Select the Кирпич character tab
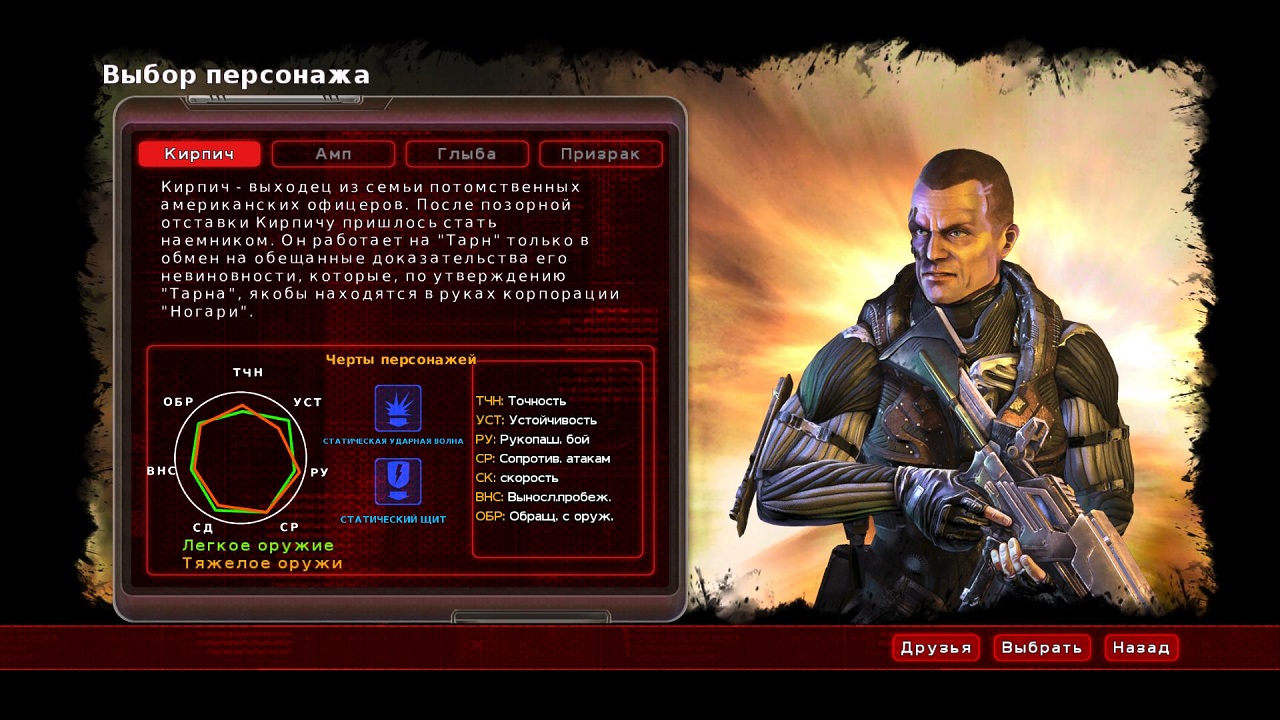The width and height of the screenshot is (1280, 720). pyautogui.click(x=199, y=154)
